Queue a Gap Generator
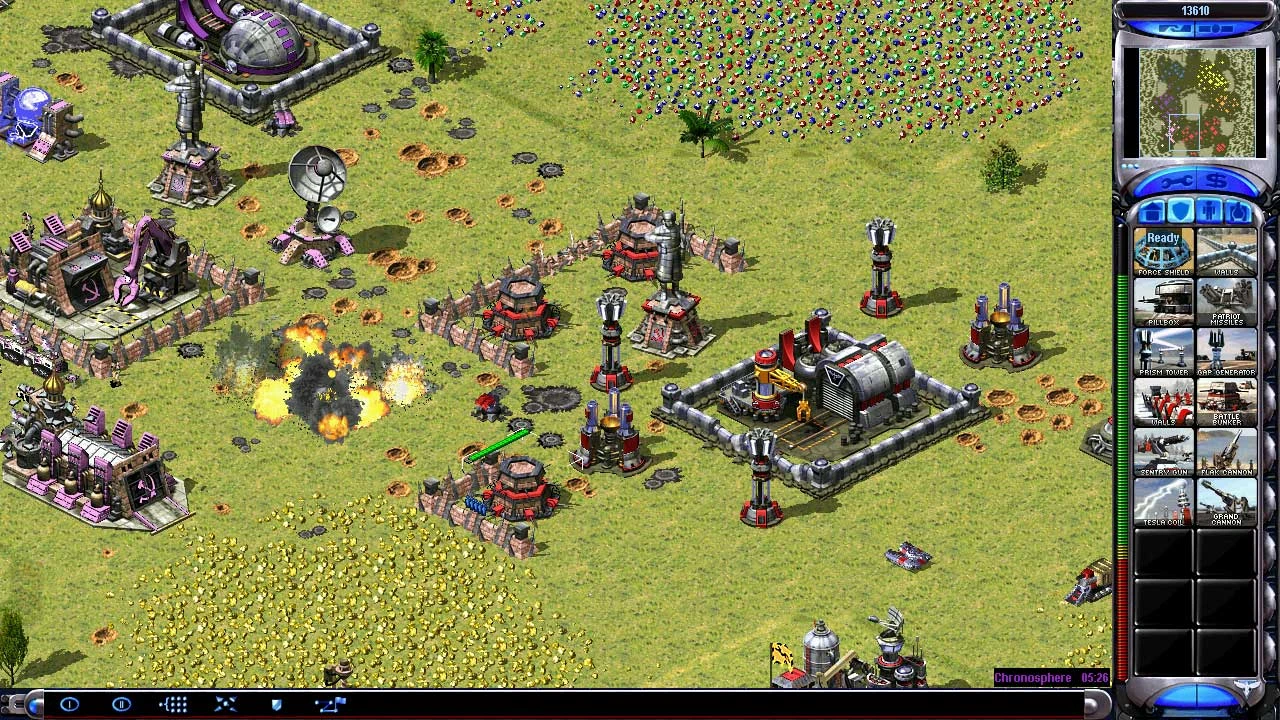Image resolution: width=1280 pixels, height=720 pixels. [1226, 352]
